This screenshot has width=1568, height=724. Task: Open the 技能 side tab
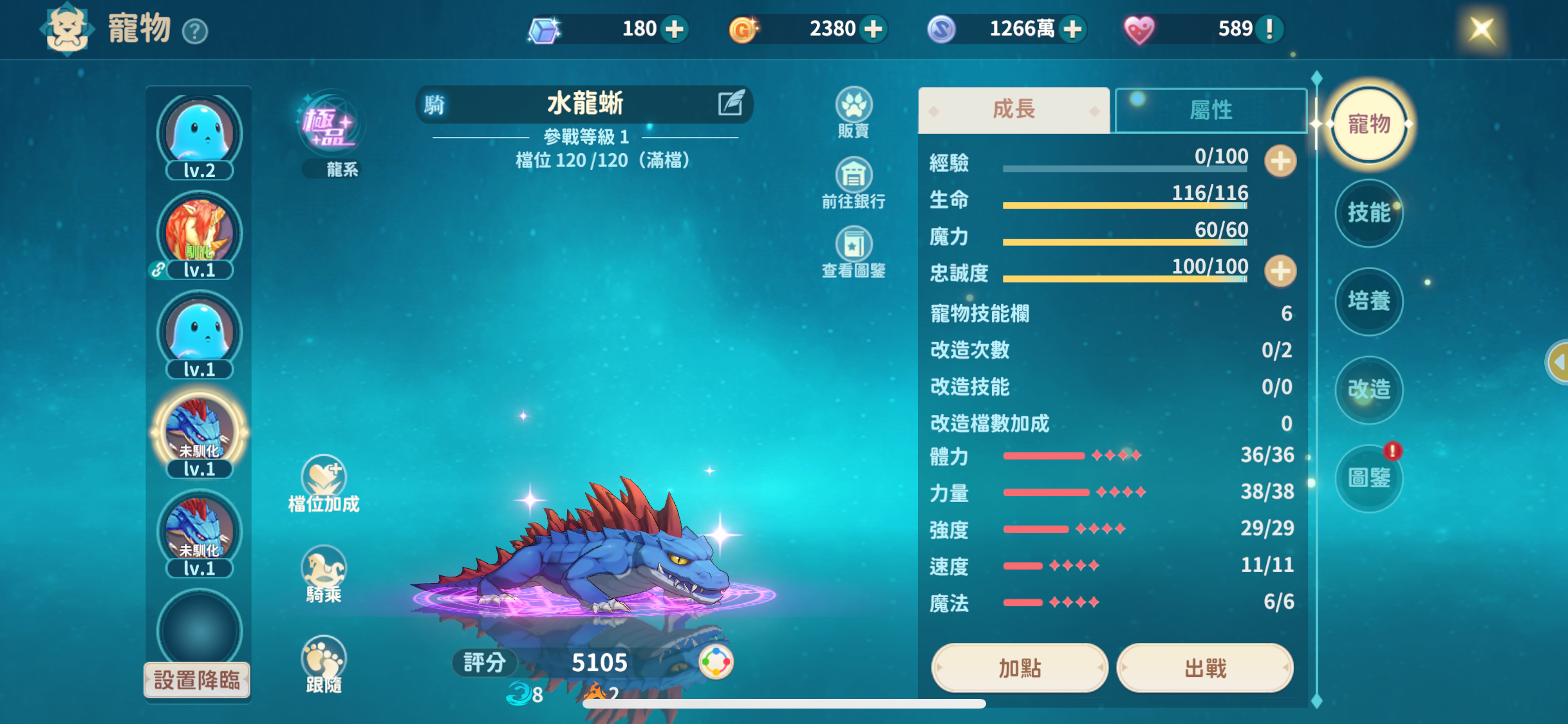coord(1369,212)
